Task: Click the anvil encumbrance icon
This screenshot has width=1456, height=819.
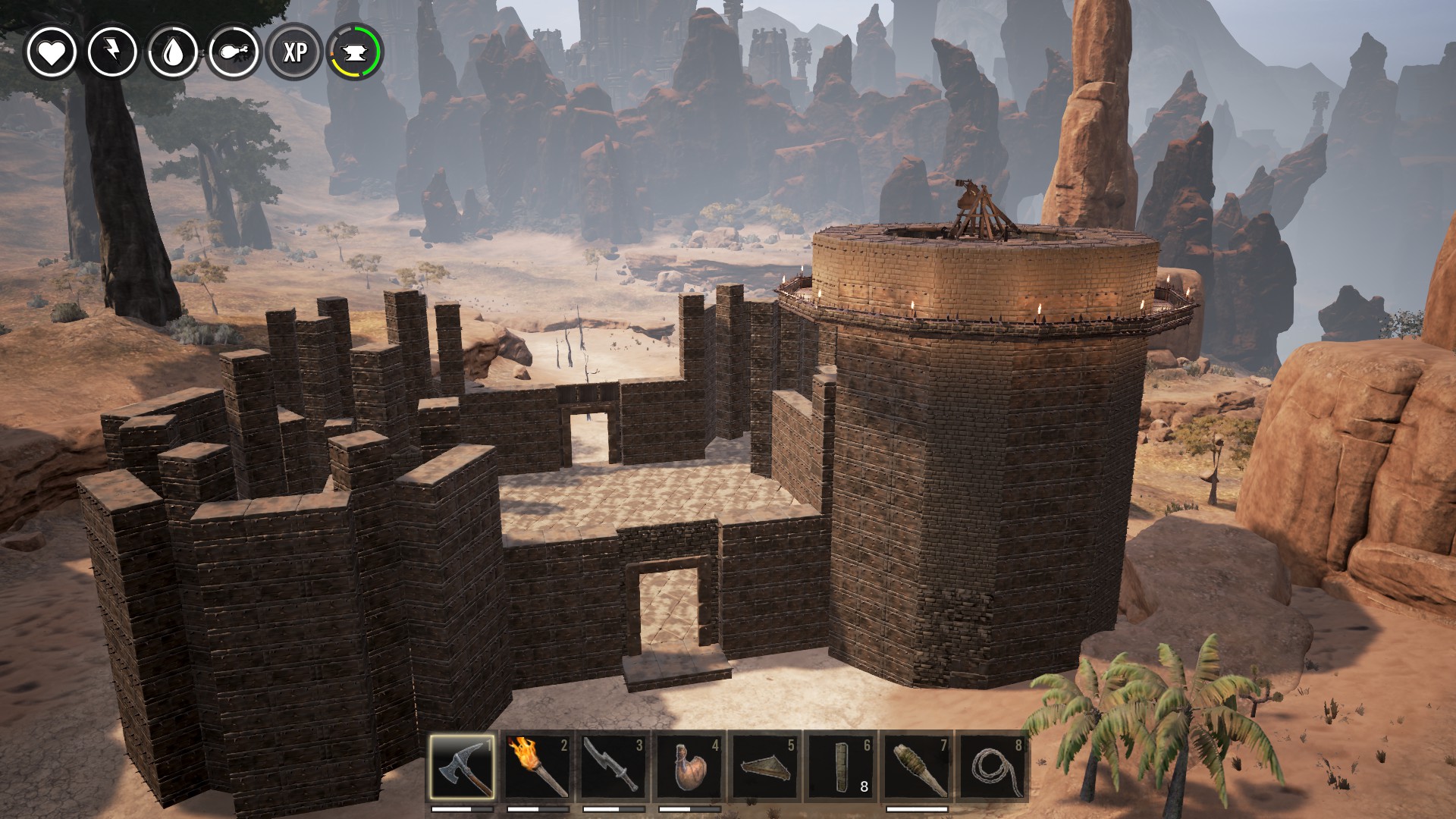Action: coord(355,52)
